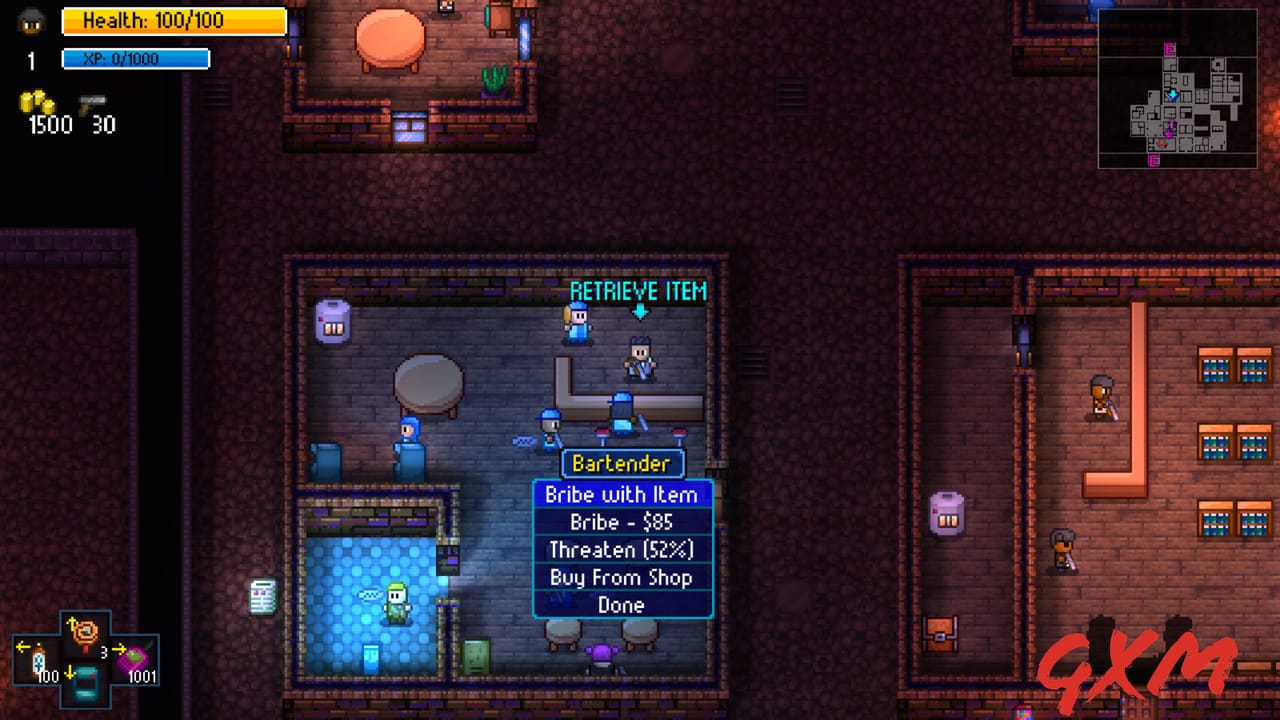Click the right arrow on the item wheel

(x=120, y=649)
